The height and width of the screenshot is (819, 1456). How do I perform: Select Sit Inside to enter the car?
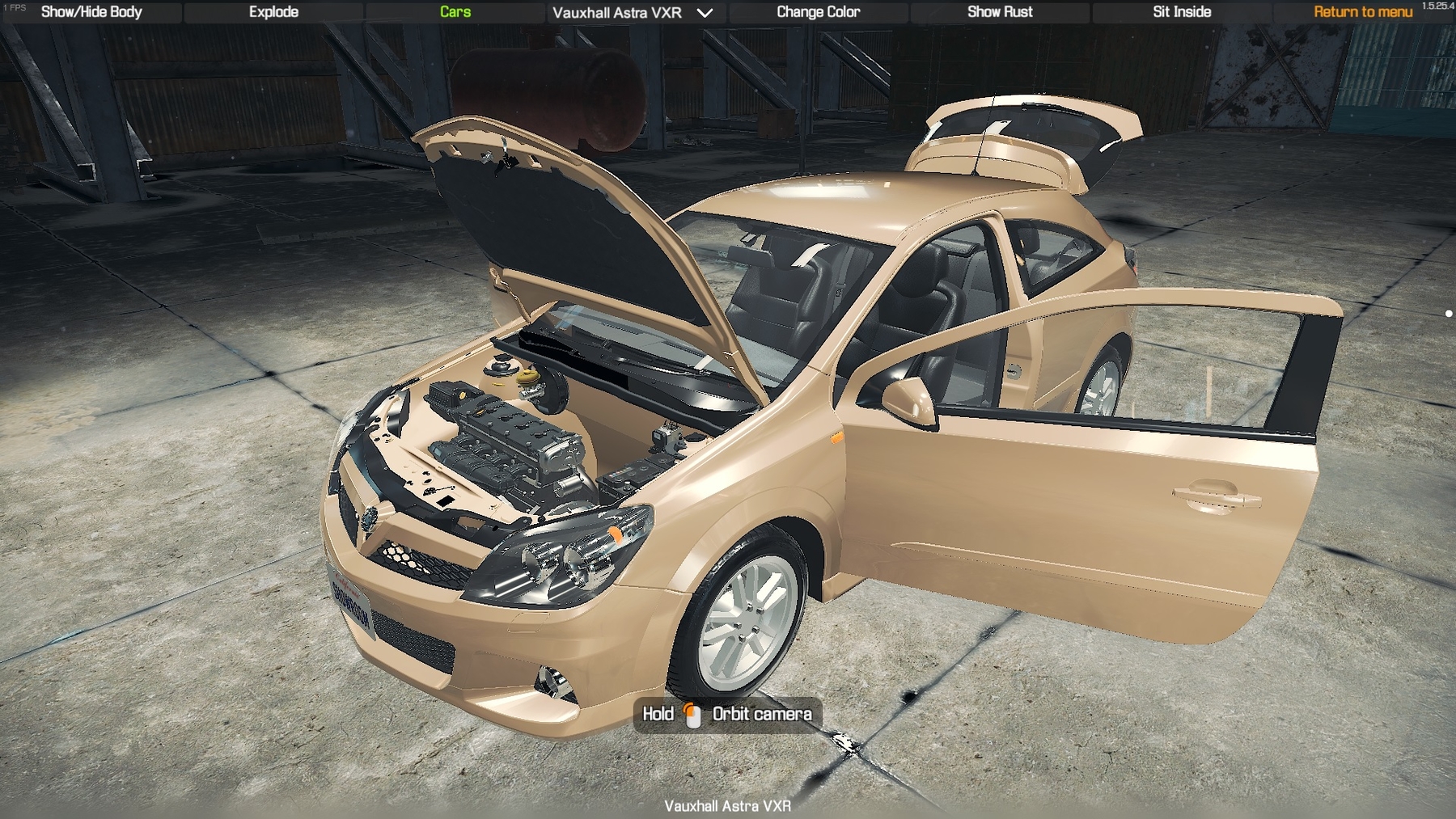pos(1182,12)
